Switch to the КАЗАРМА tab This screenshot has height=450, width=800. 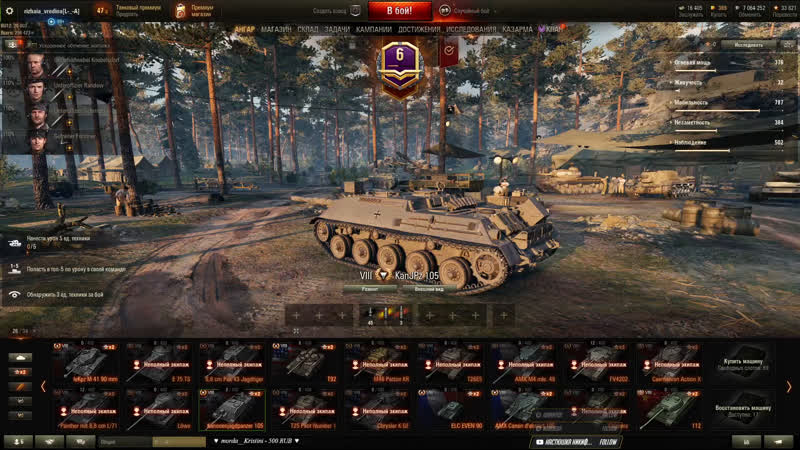(517, 30)
